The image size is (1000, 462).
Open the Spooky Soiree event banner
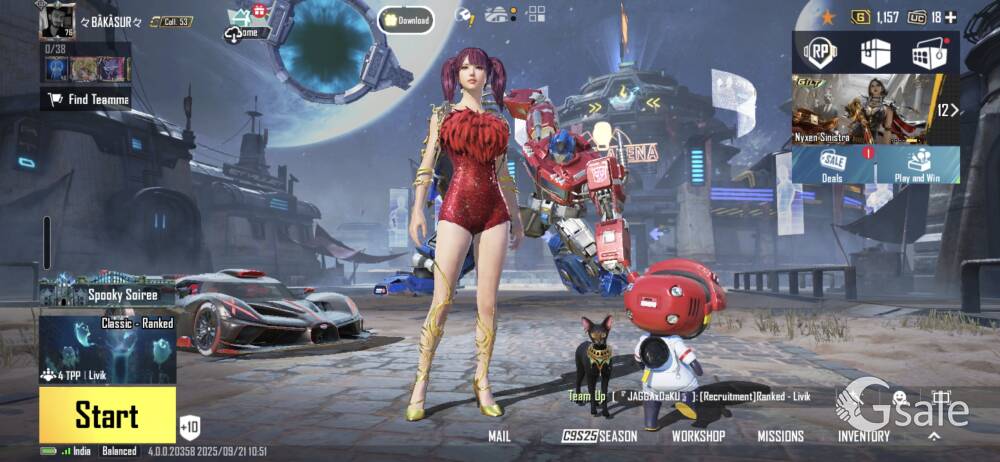pyautogui.click(x=107, y=292)
